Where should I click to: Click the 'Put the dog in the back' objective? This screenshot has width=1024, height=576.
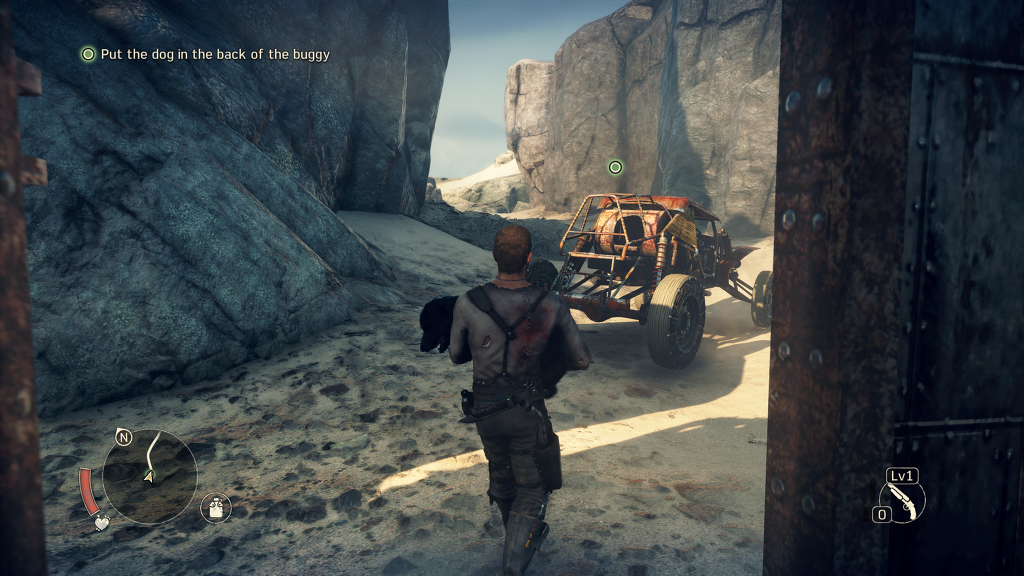click(x=214, y=54)
